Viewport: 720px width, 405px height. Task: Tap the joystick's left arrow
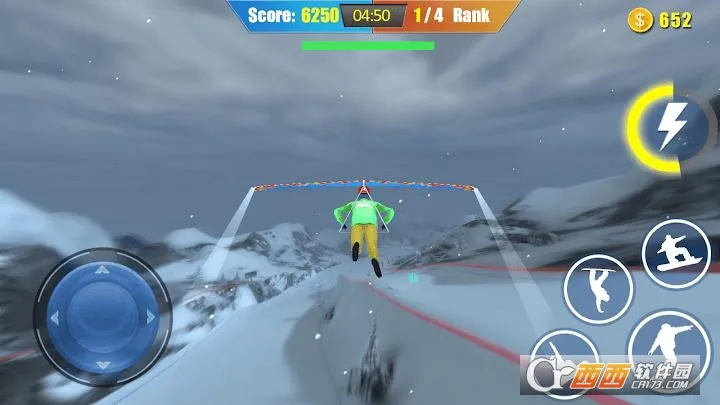point(55,318)
